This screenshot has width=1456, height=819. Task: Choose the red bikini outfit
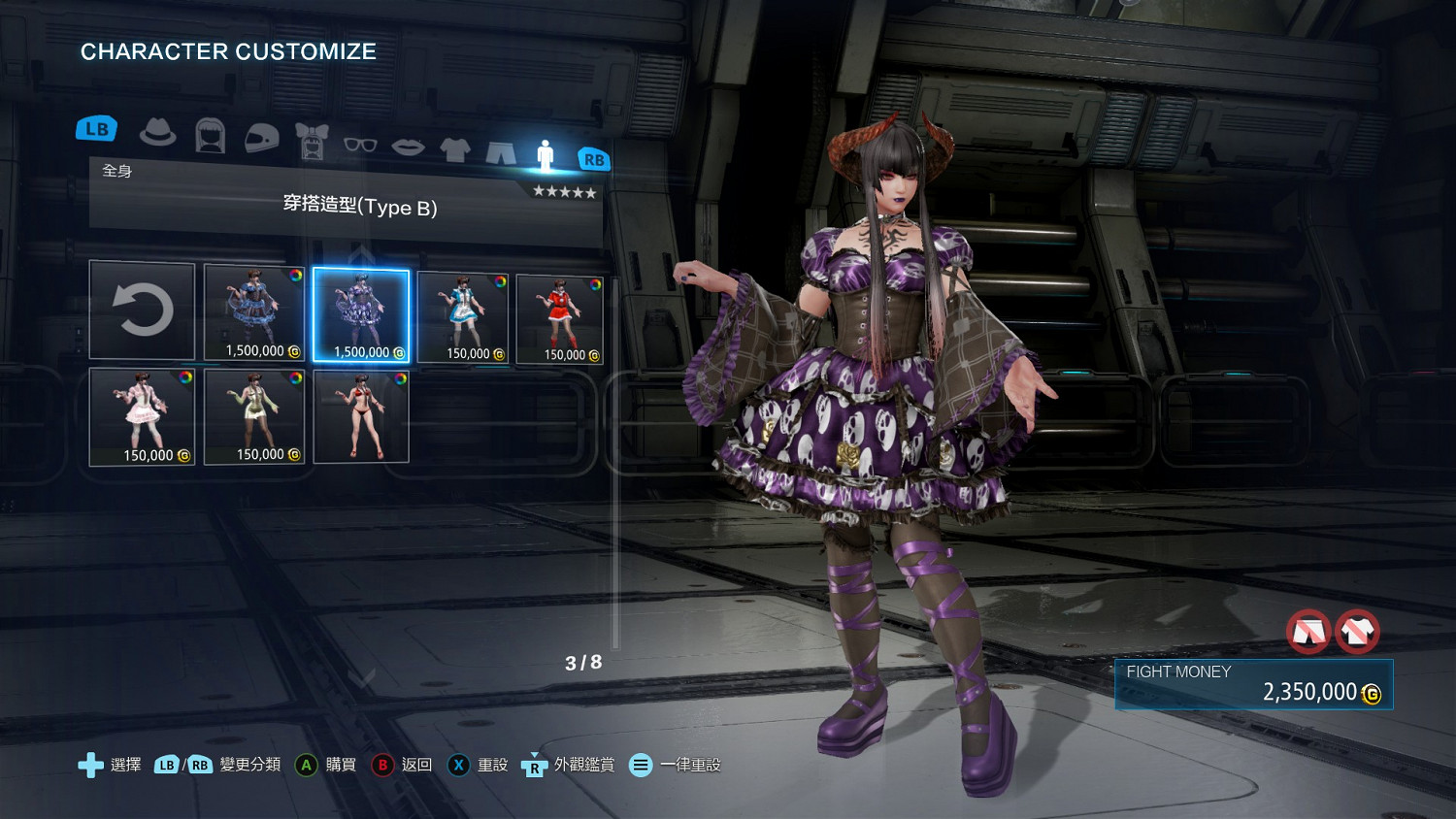coord(361,416)
